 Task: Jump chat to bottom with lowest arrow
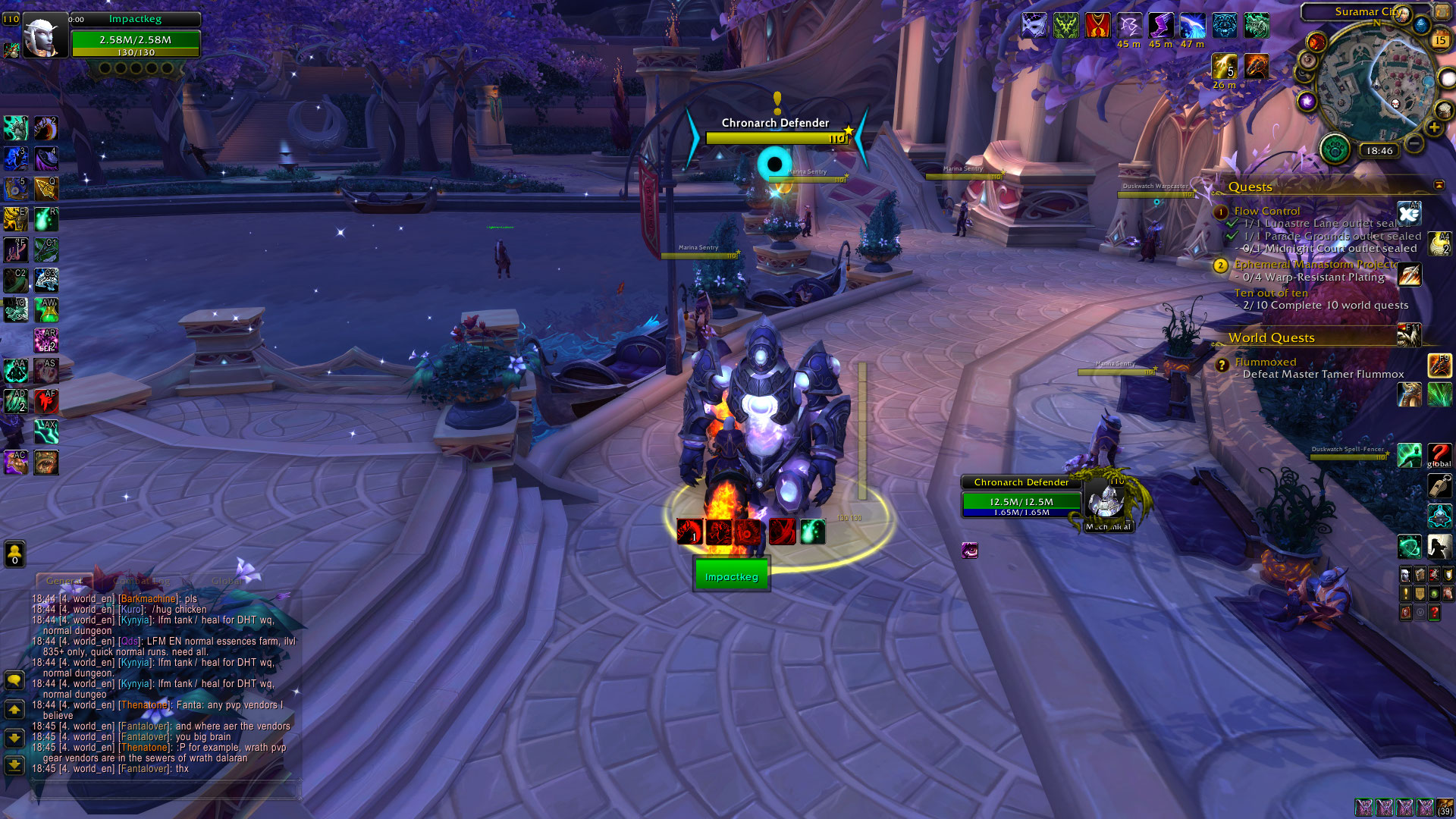[14, 765]
